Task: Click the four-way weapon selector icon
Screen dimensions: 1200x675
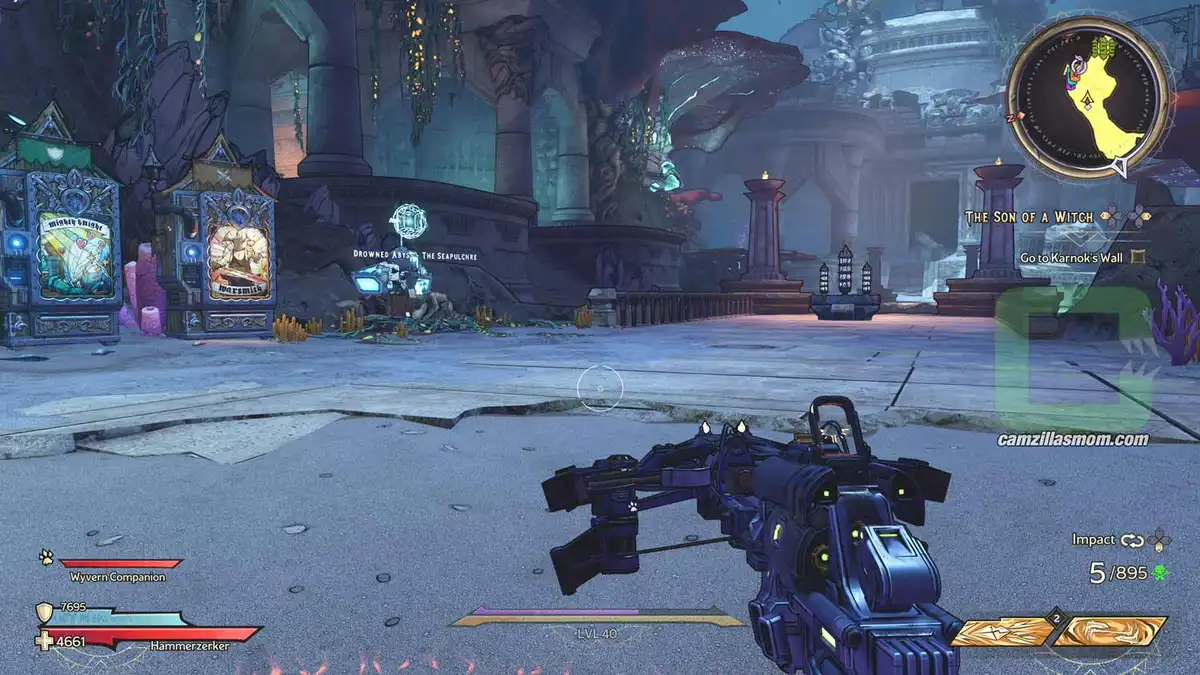Action: tap(1159, 540)
